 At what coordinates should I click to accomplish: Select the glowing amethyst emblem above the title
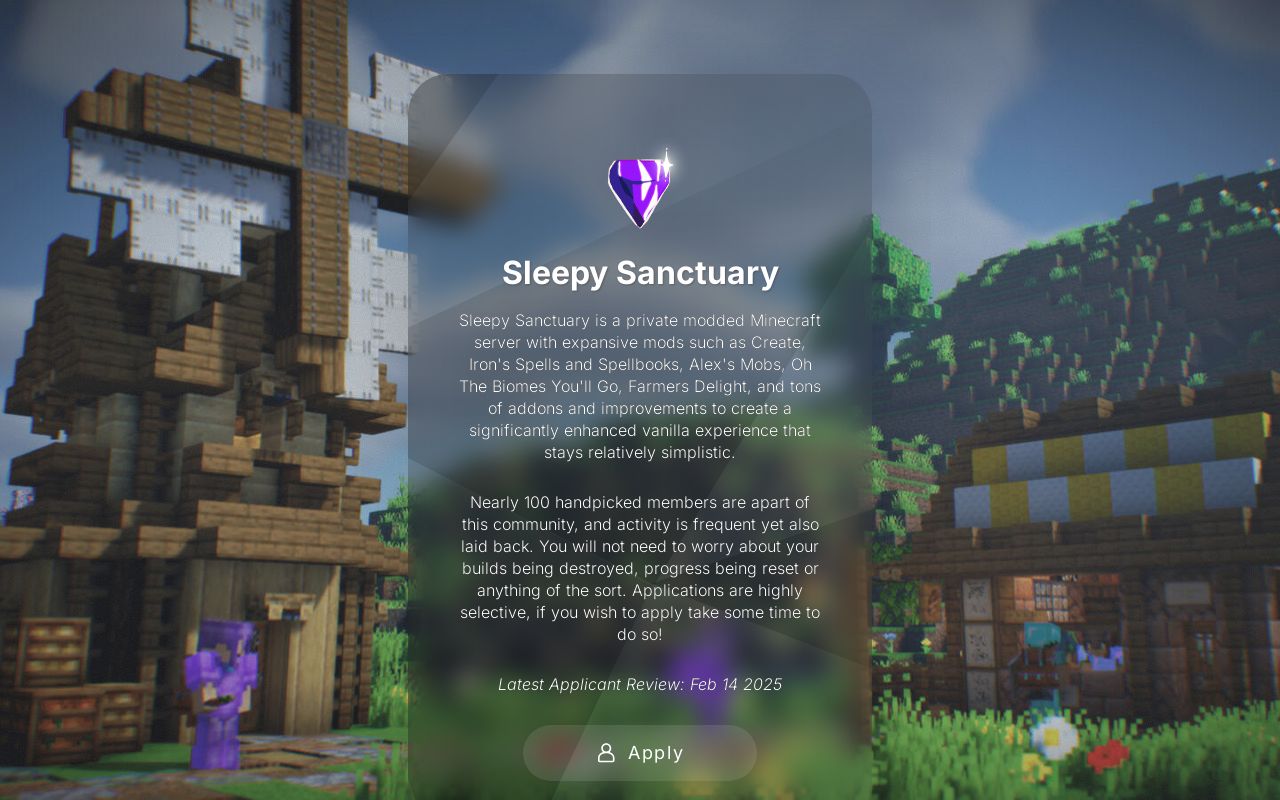640,188
